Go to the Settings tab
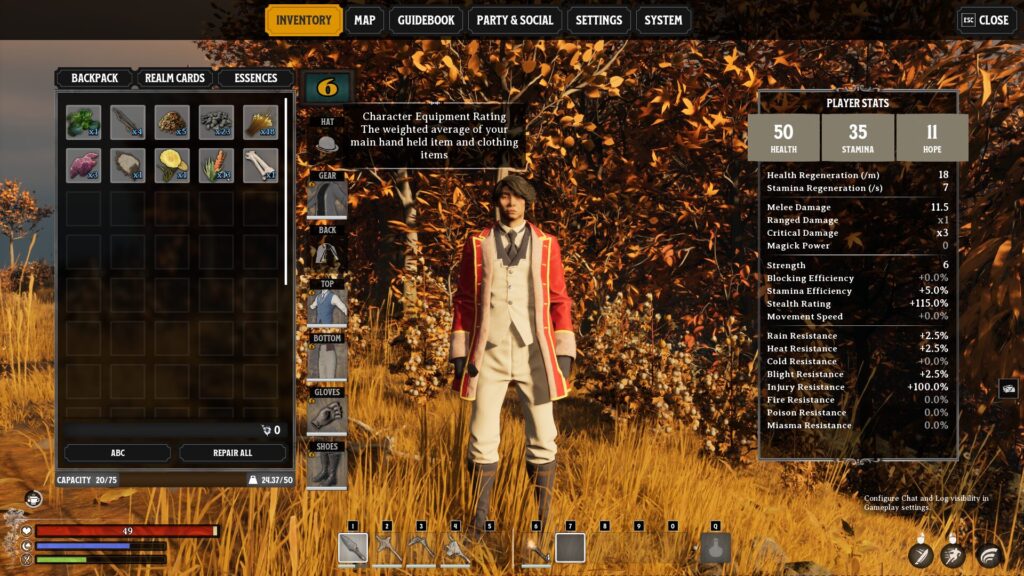Screen dimensions: 1024x576 point(599,20)
